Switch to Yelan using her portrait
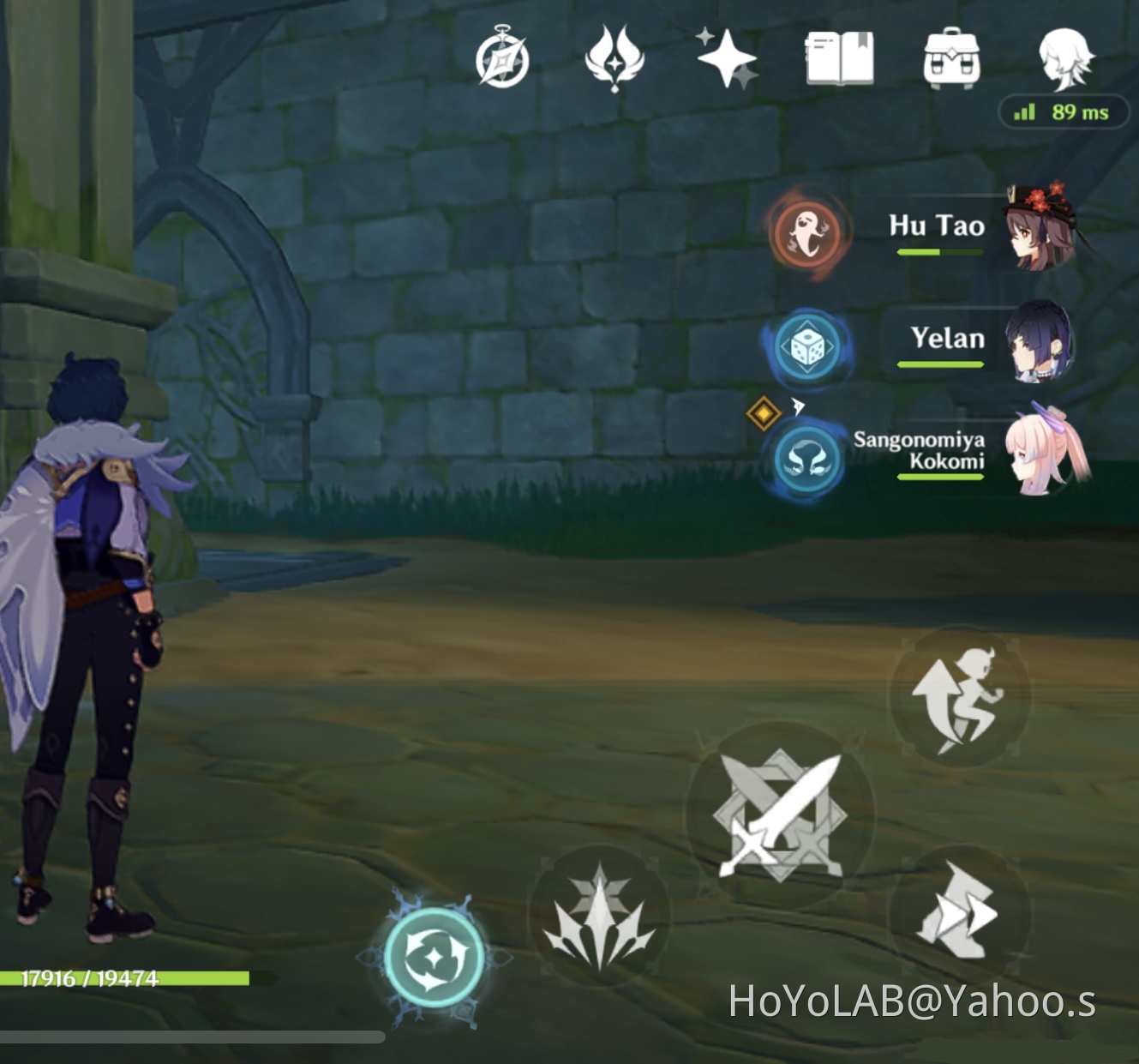Screen dimensions: 1139x1064 point(1041,344)
